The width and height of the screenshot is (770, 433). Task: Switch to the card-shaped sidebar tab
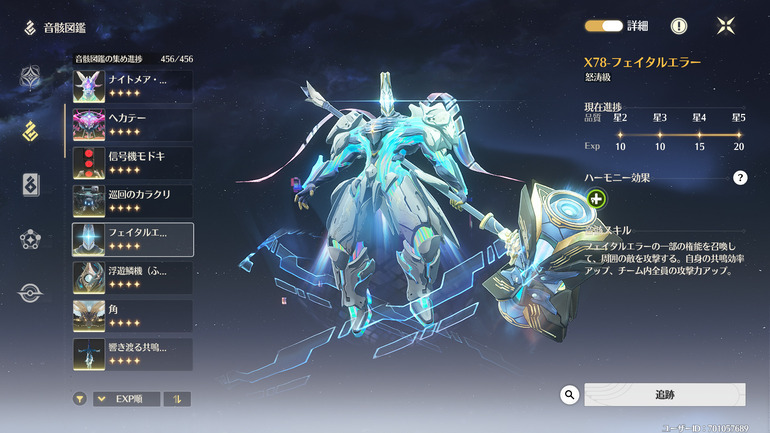[x=31, y=185]
